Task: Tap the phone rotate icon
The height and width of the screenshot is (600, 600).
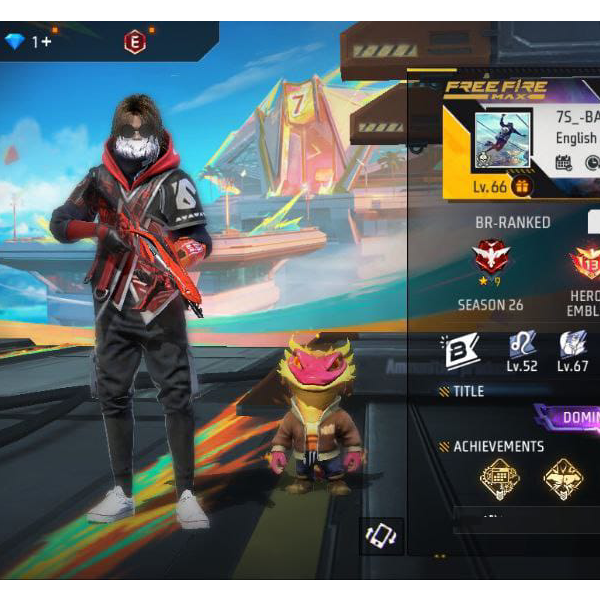Action: (381, 535)
